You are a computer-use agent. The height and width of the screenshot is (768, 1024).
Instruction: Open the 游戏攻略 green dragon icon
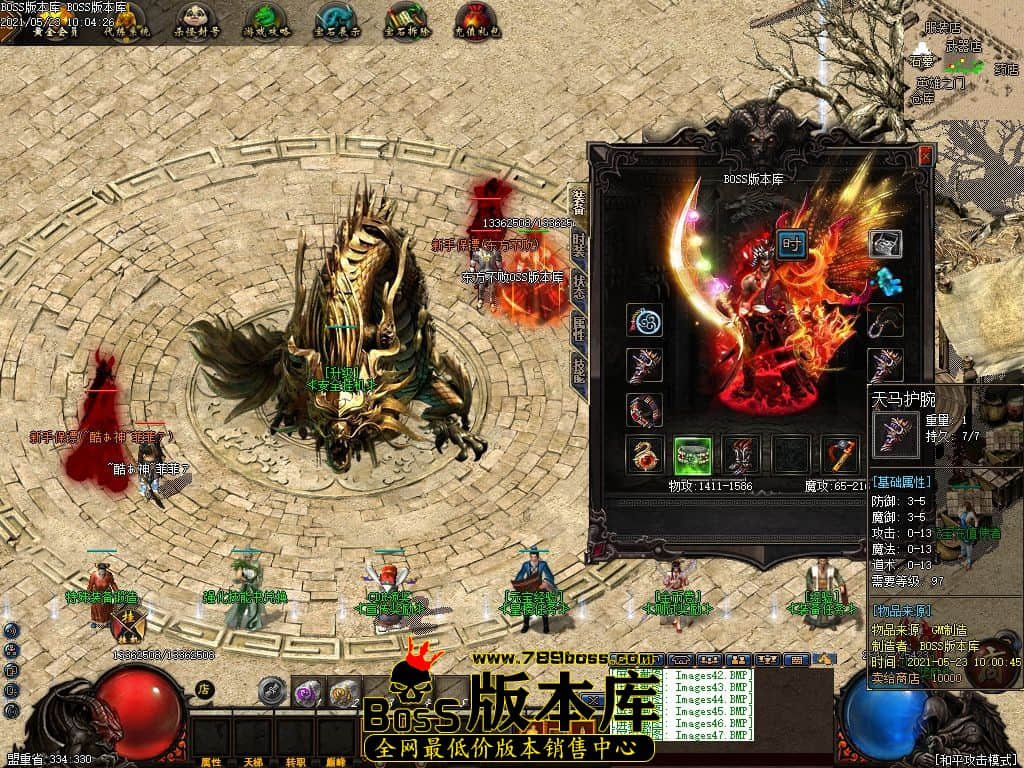click(x=264, y=18)
